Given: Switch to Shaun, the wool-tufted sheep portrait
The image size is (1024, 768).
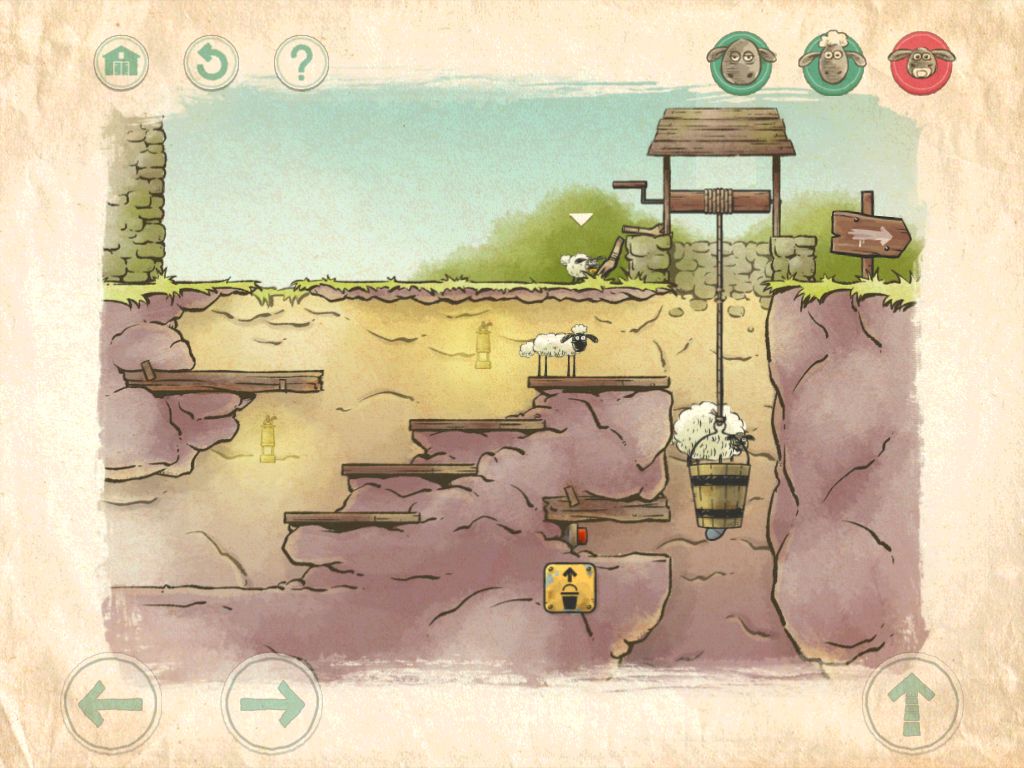Looking at the screenshot, I should 831,62.
